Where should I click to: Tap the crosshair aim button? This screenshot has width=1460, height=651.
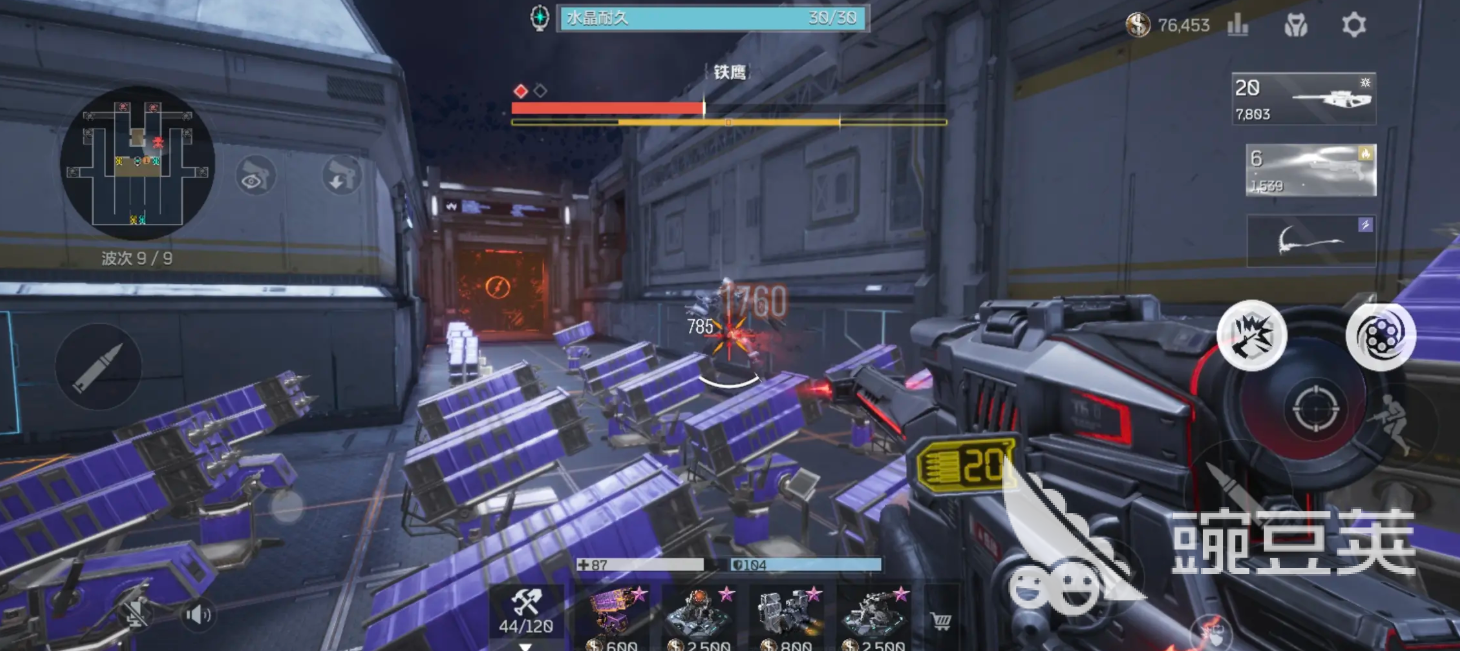[x=1309, y=407]
